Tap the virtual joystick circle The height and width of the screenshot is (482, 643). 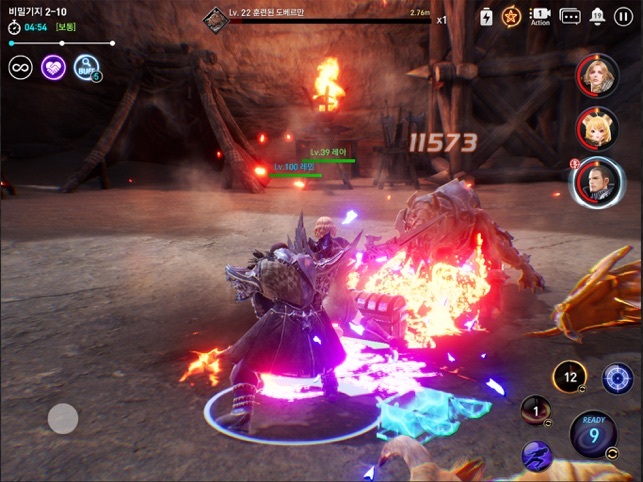(x=63, y=418)
